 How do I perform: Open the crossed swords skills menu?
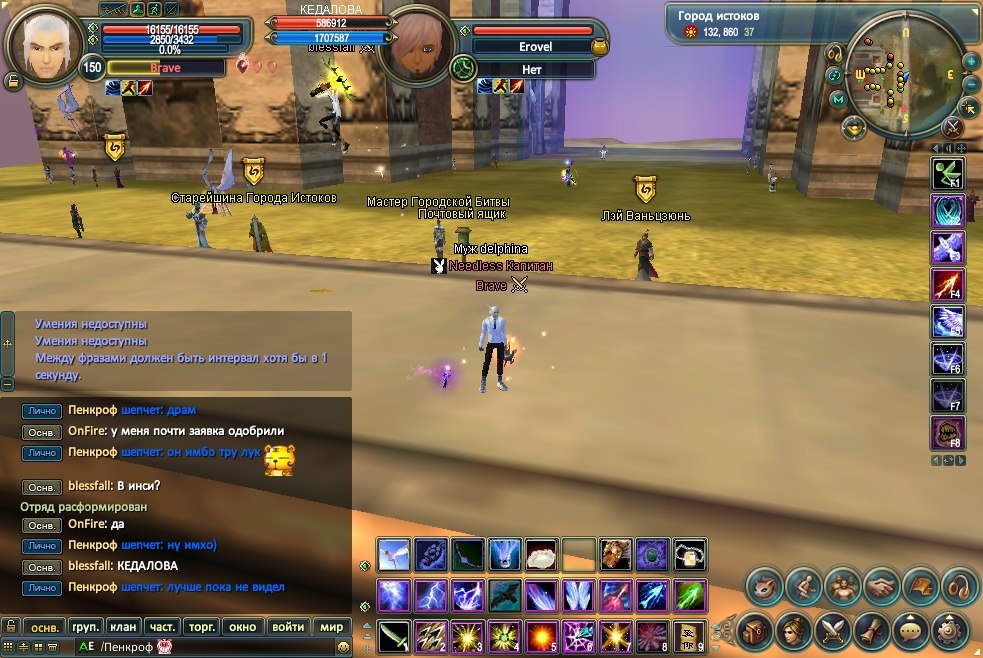(833, 630)
